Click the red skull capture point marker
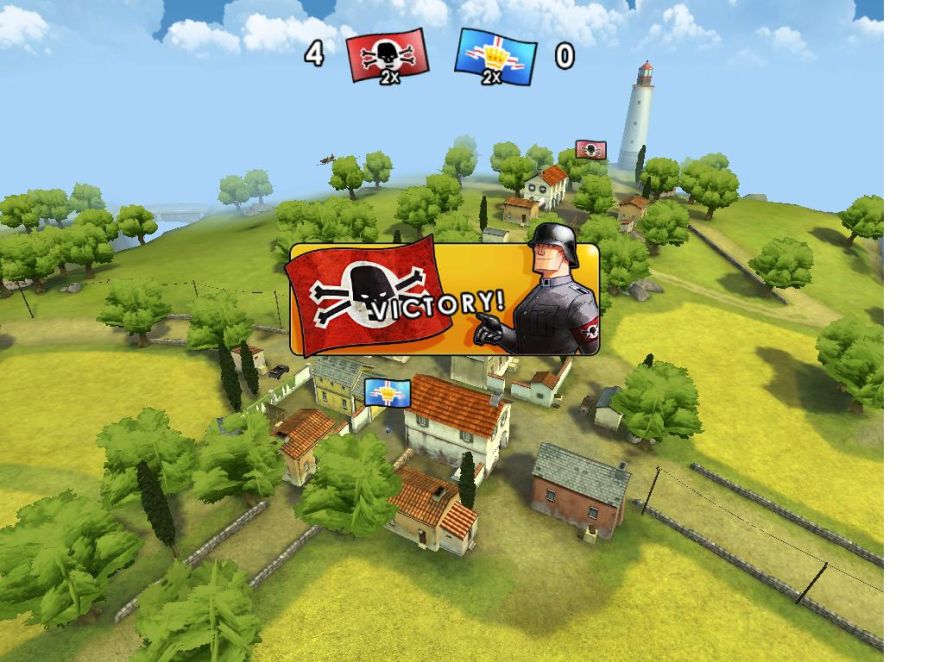 (591, 150)
